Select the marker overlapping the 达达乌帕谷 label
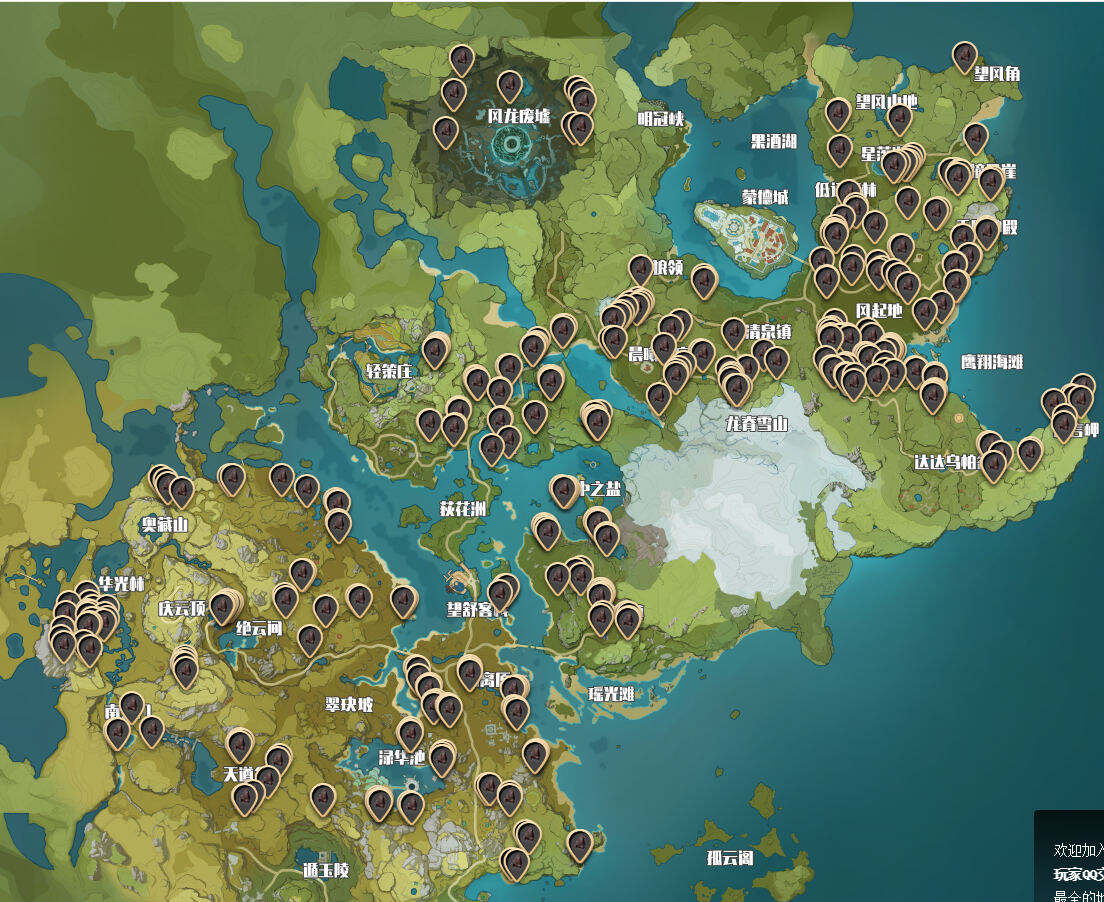The image size is (1104, 902). tap(993, 464)
